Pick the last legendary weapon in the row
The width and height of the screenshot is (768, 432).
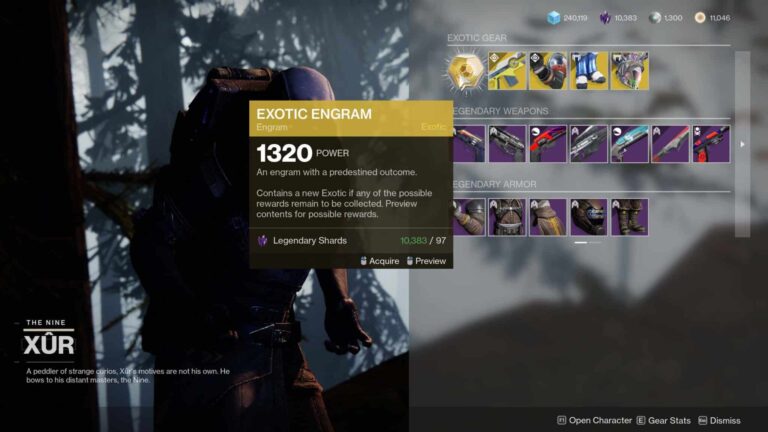tap(711, 144)
